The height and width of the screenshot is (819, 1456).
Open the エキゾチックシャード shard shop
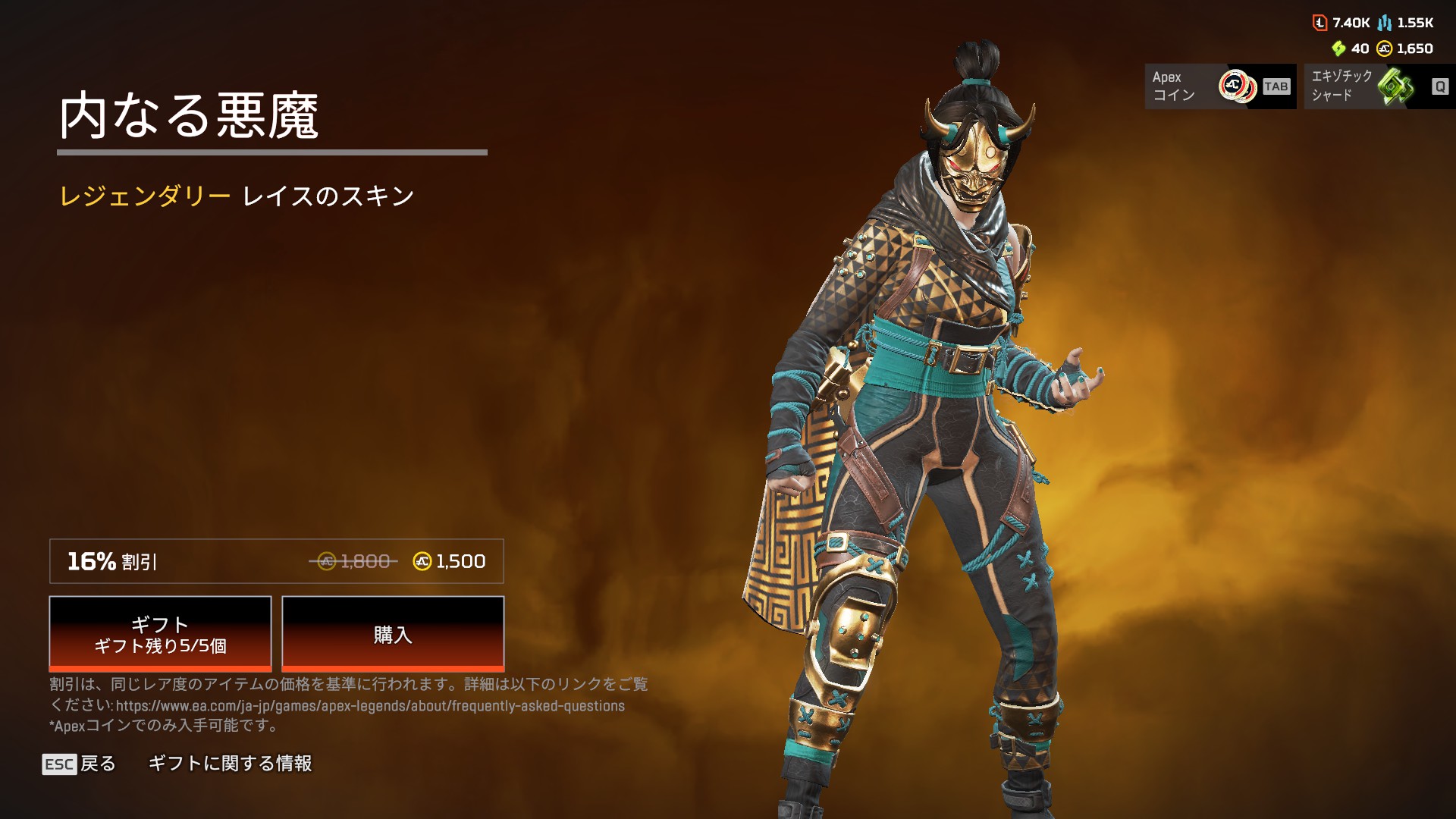click(x=1379, y=86)
